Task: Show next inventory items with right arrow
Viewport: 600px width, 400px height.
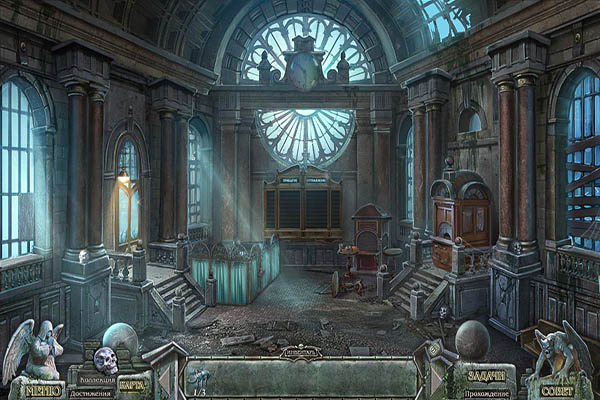Action: tap(437, 381)
